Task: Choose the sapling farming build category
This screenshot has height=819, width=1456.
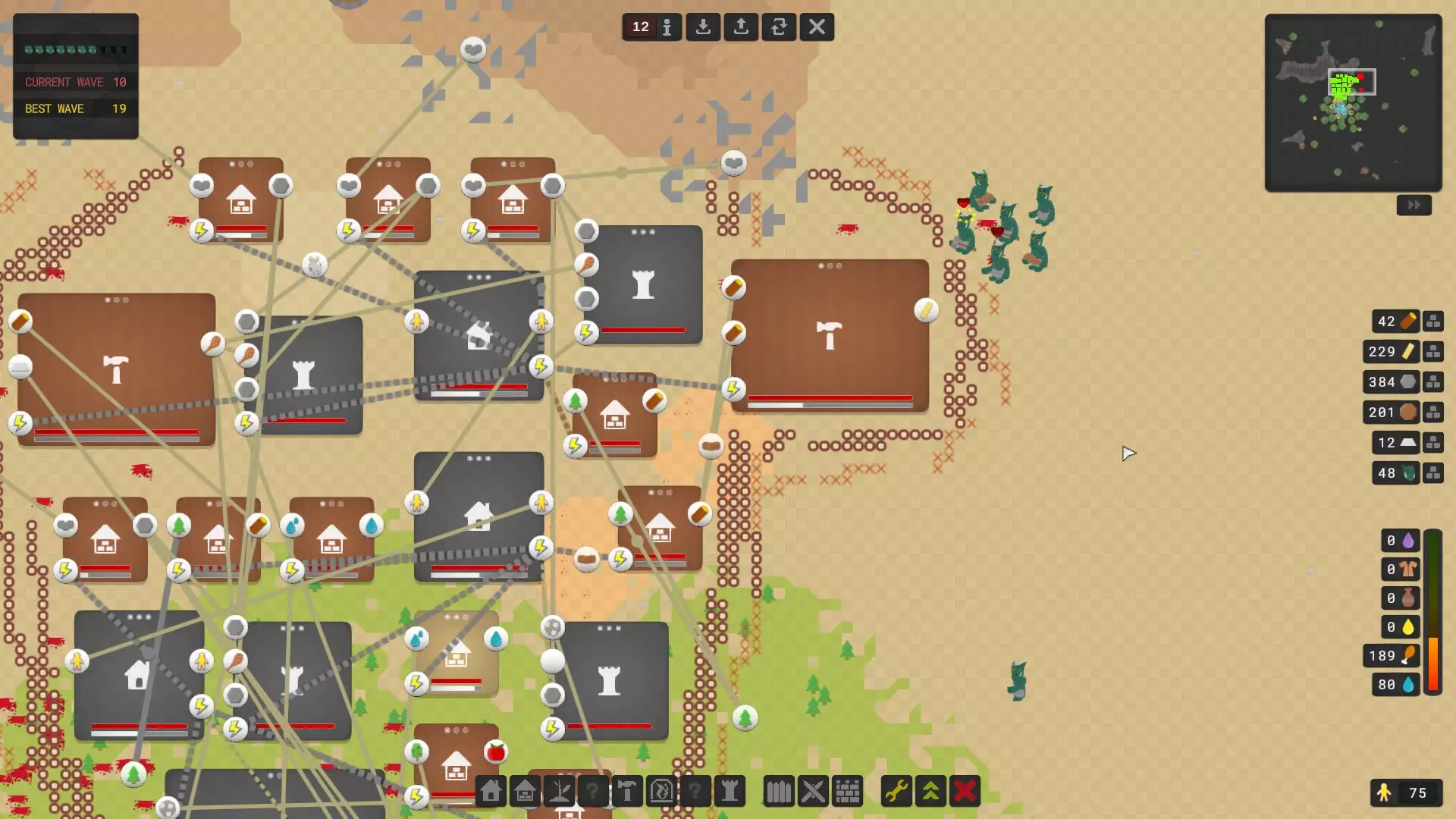Action: pyautogui.click(x=560, y=792)
